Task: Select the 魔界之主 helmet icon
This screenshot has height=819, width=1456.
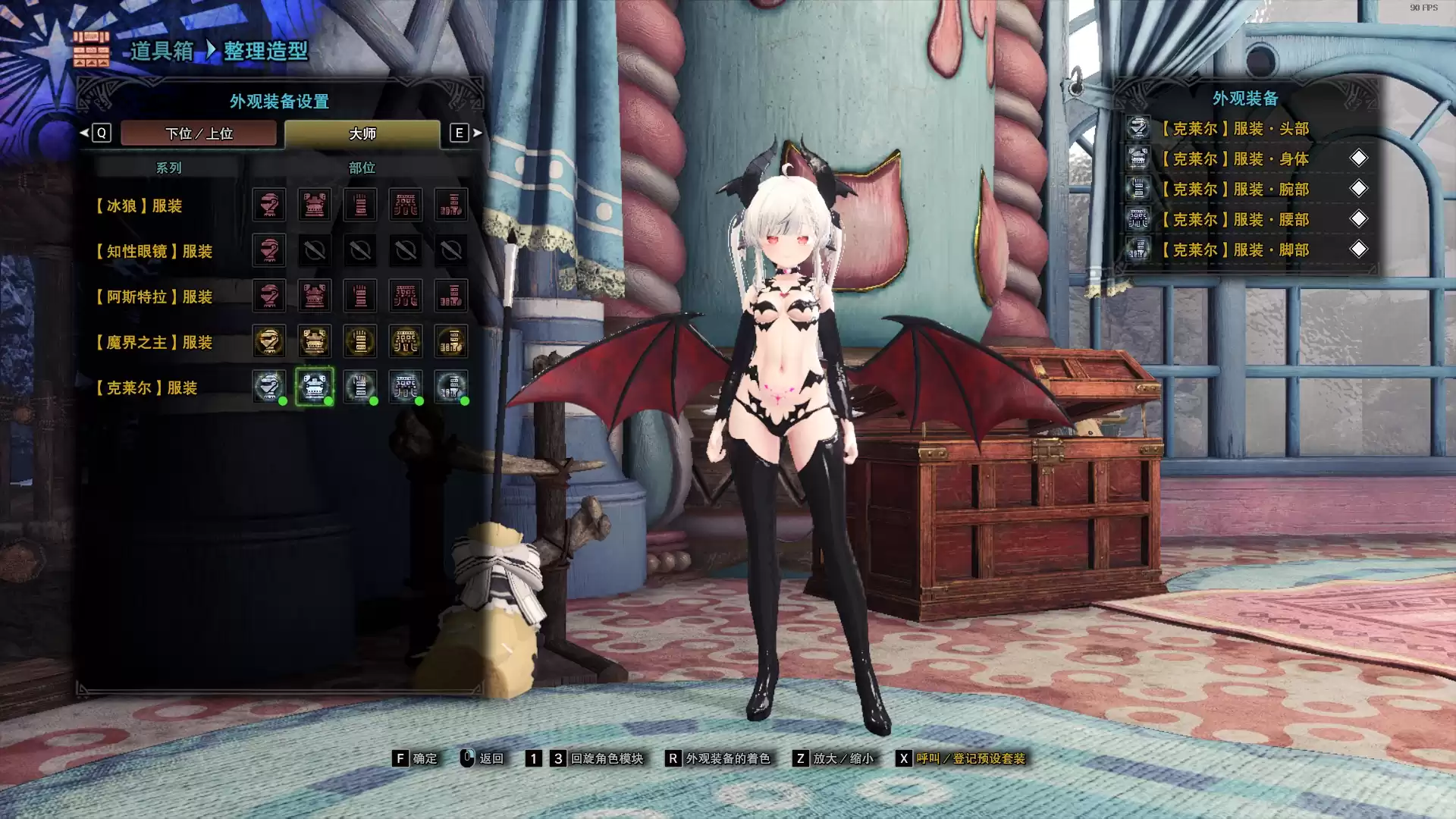Action: point(271,341)
